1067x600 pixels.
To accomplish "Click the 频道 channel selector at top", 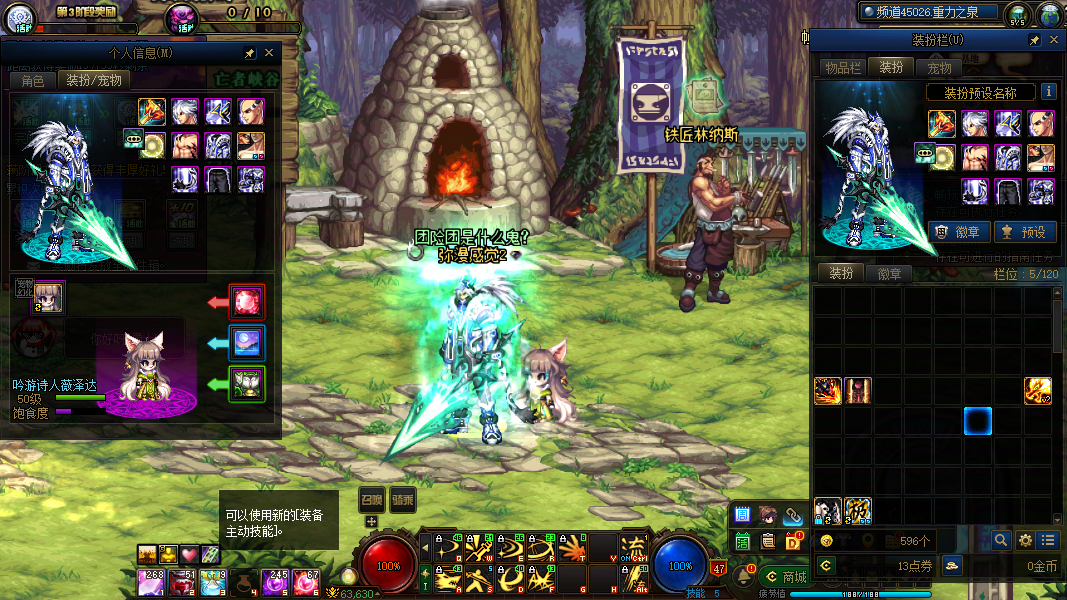I will coord(932,12).
